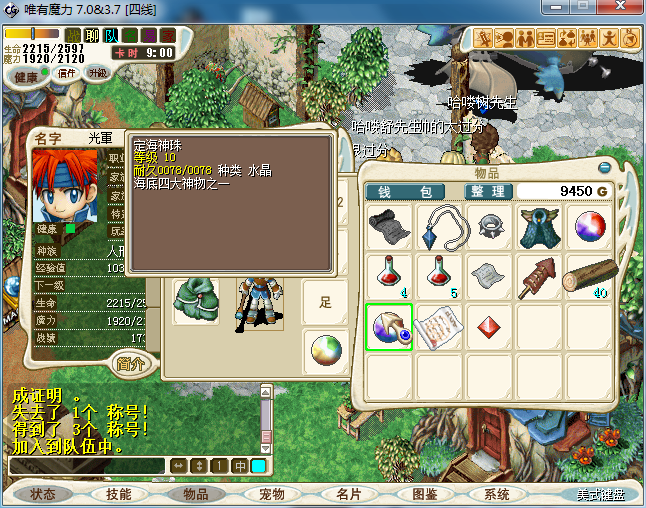This screenshot has width=646, height=508.
Task: Select the red diamond gem item
Action: point(488,324)
